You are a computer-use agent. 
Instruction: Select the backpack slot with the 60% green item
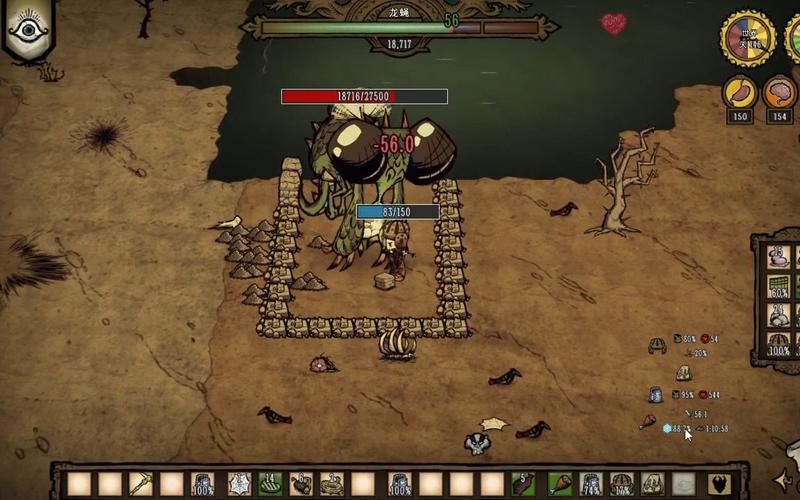779,286
